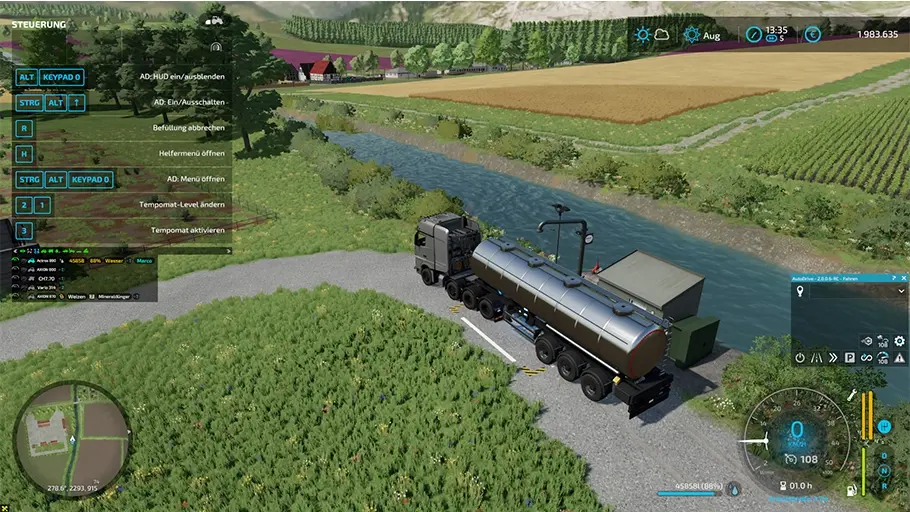Click the AutoDrive road icon
This screenshot has height=512, width=910.
coord(817,358)
